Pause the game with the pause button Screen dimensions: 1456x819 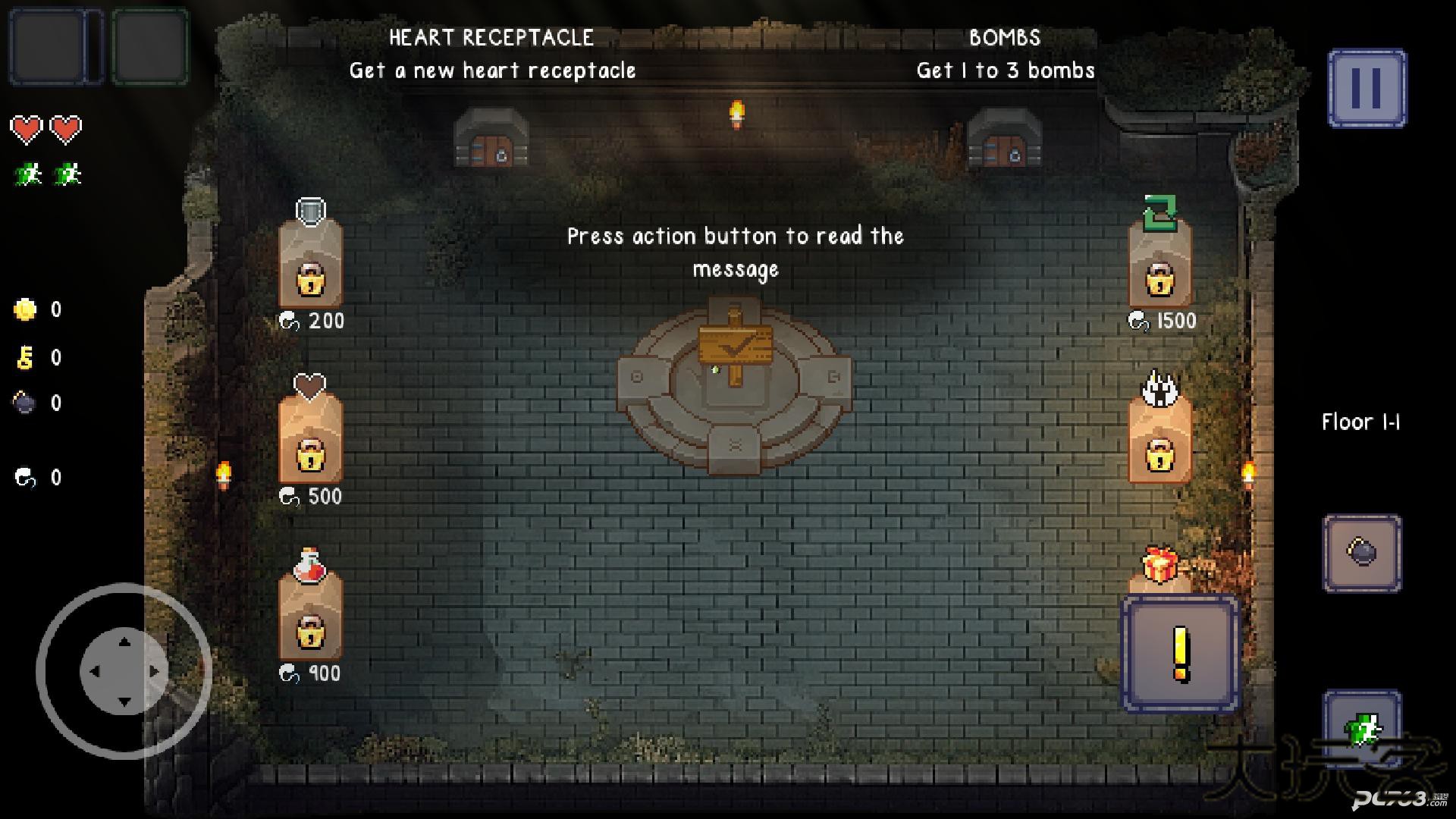[x=1367, y=89]
